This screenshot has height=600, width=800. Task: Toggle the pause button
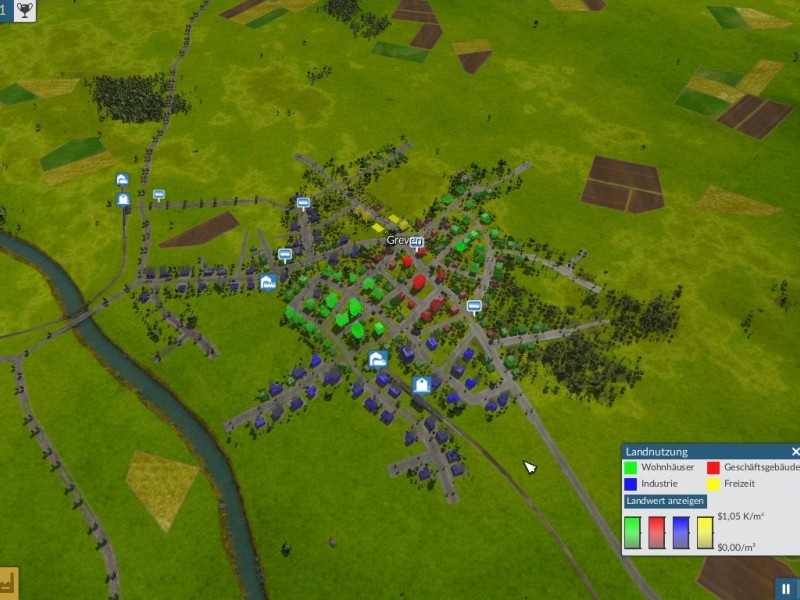tap(787, 589)
